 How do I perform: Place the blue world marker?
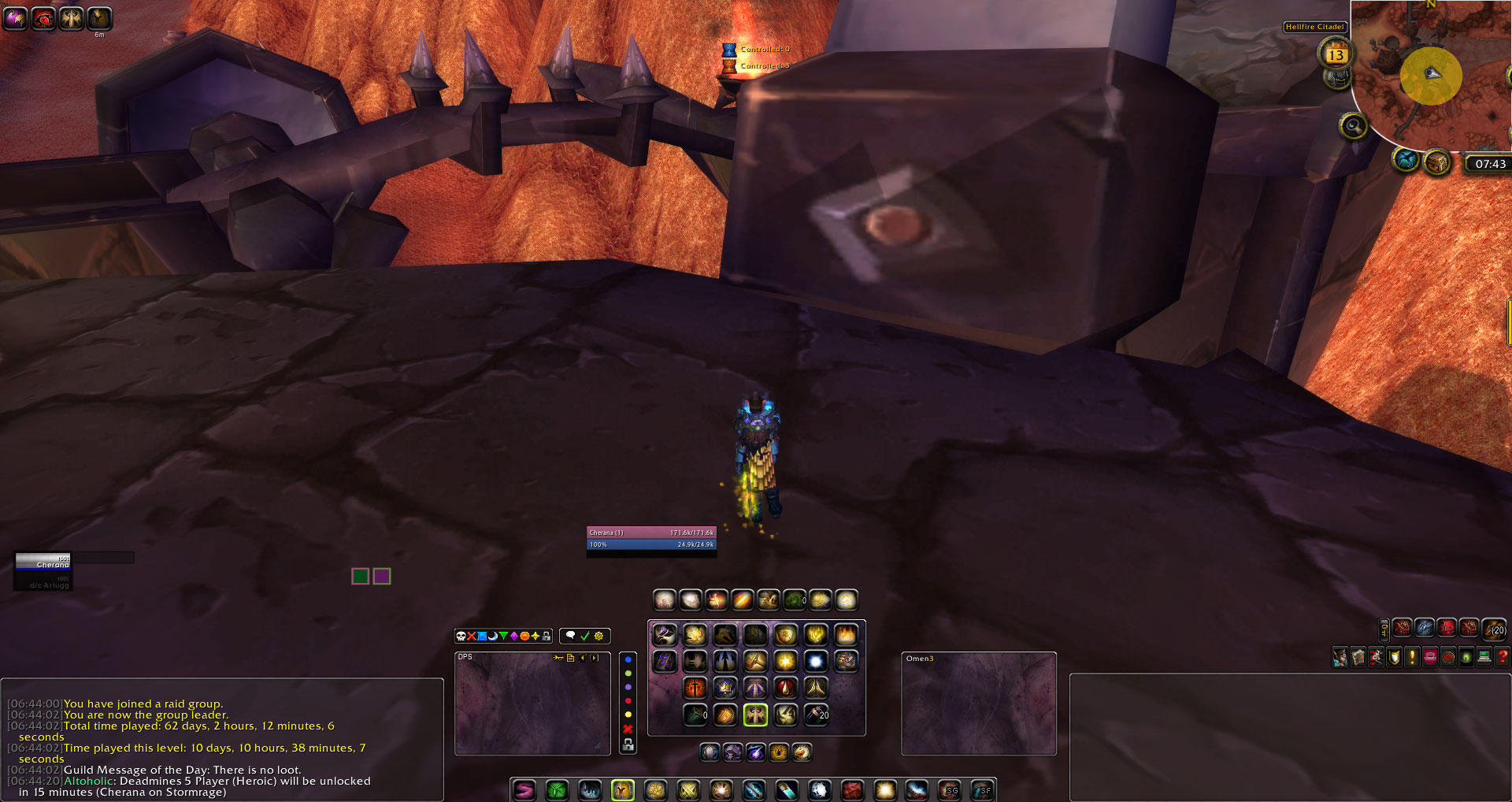click(628, 659)
